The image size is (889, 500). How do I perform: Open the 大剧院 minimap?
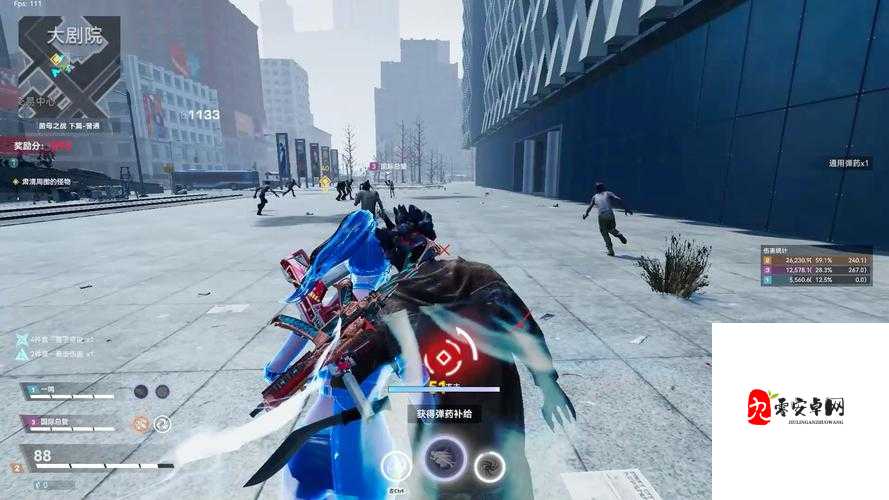click(68, 68)
